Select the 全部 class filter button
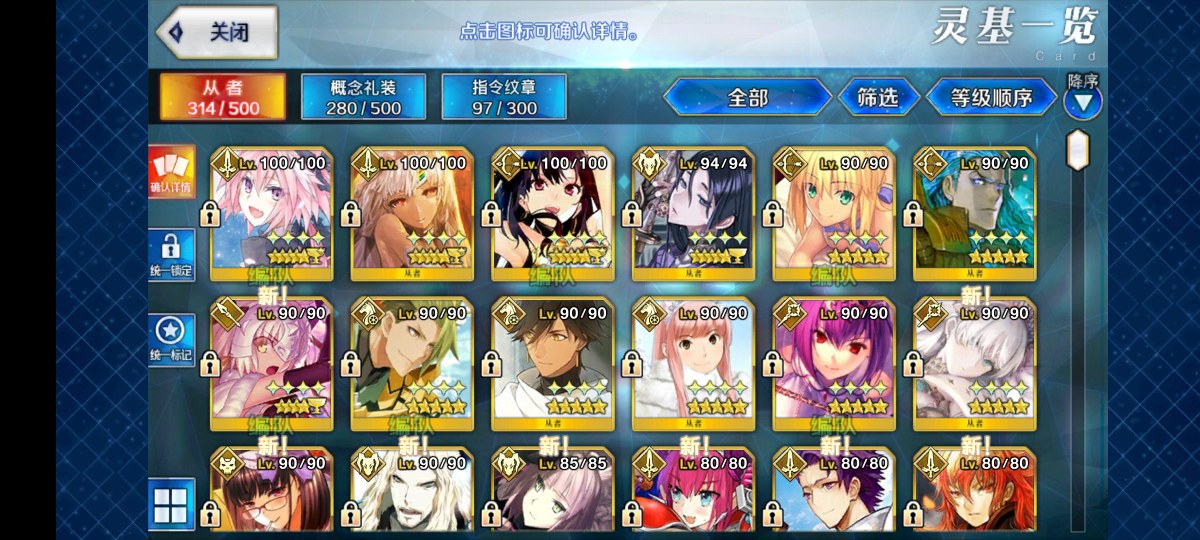The height and width of the screenshot is (540, 1200). 747,97
